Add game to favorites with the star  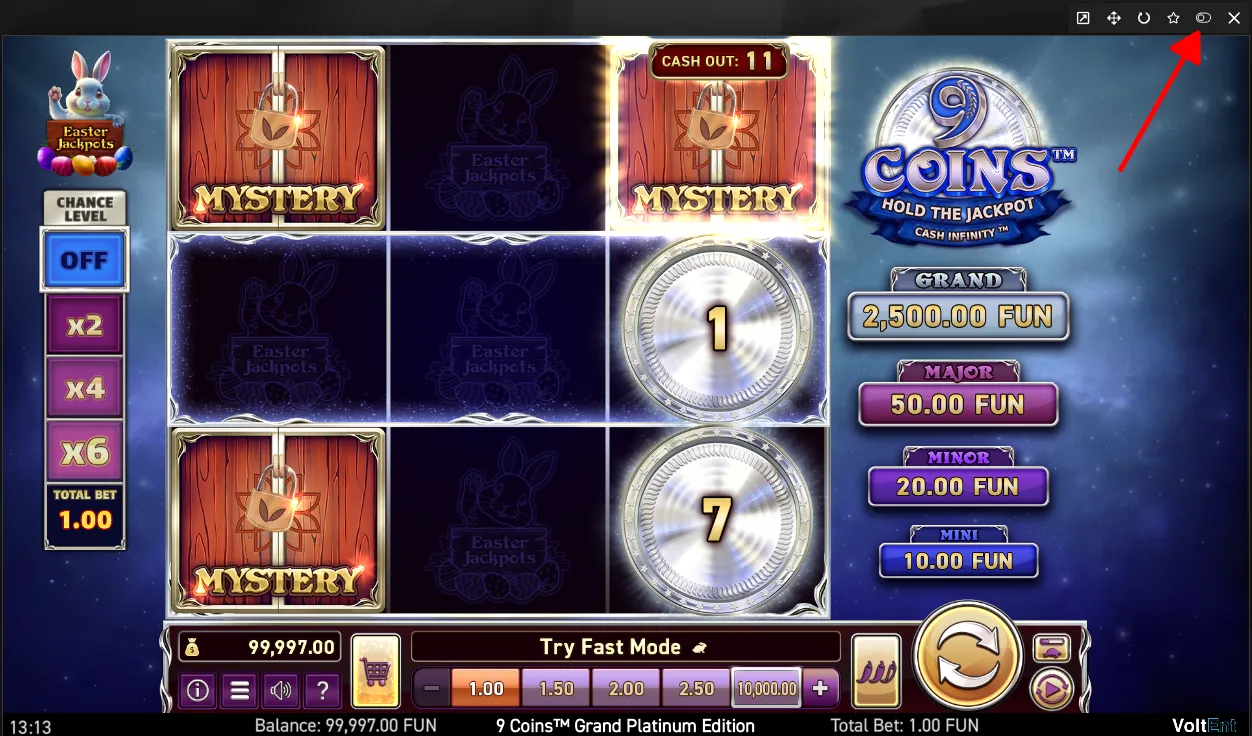point(1174,18)
